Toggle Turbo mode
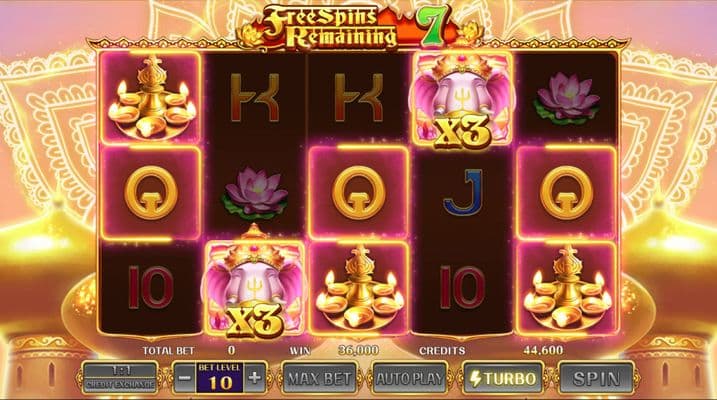This screenshot has width=717, height=400. pyautogui.click(x=502, y=377)
